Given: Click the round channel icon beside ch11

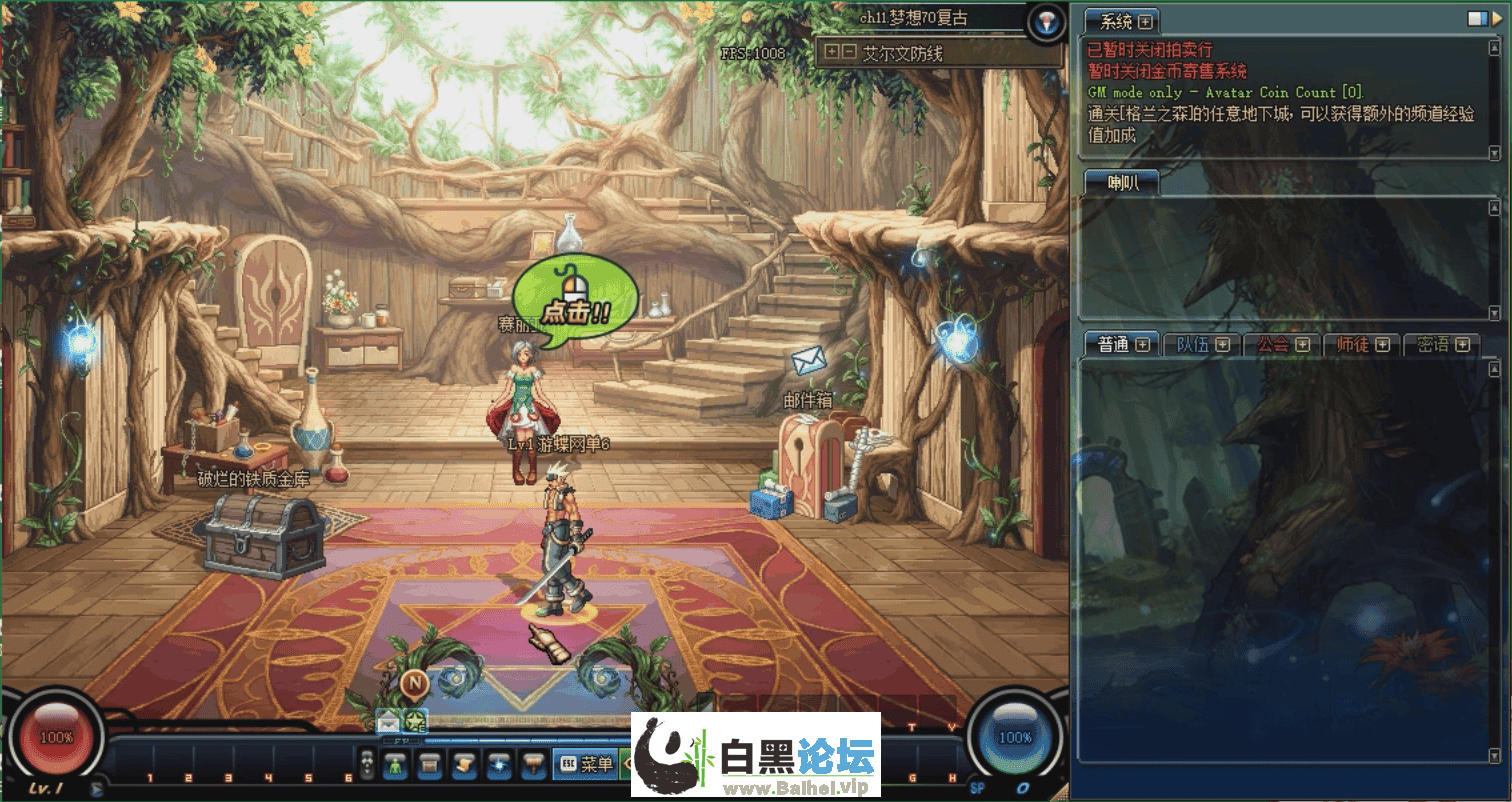Looking at the screenshot, I should click(1045, 21).
